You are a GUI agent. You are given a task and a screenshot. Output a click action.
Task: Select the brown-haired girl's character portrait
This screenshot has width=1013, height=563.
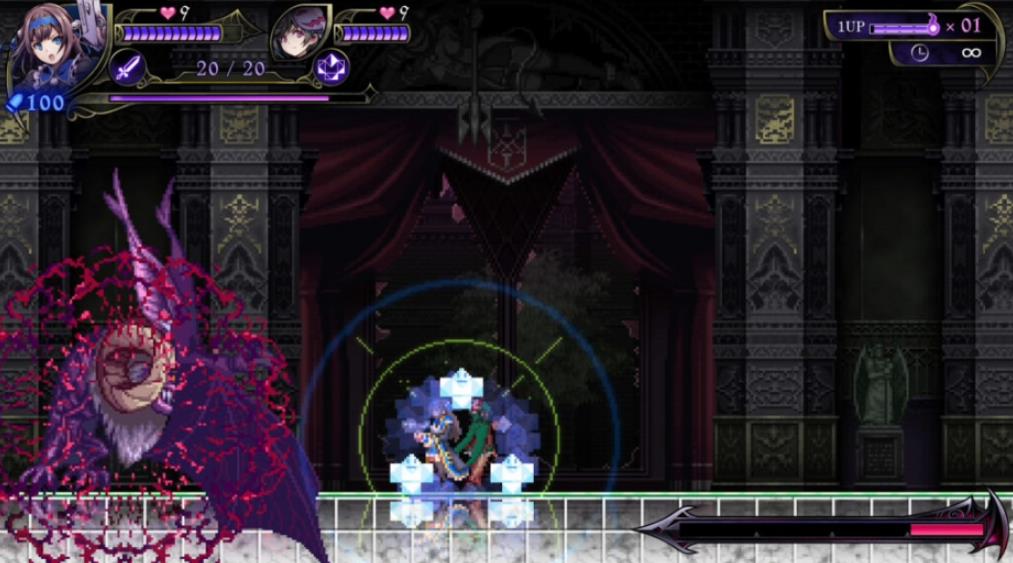47,45
